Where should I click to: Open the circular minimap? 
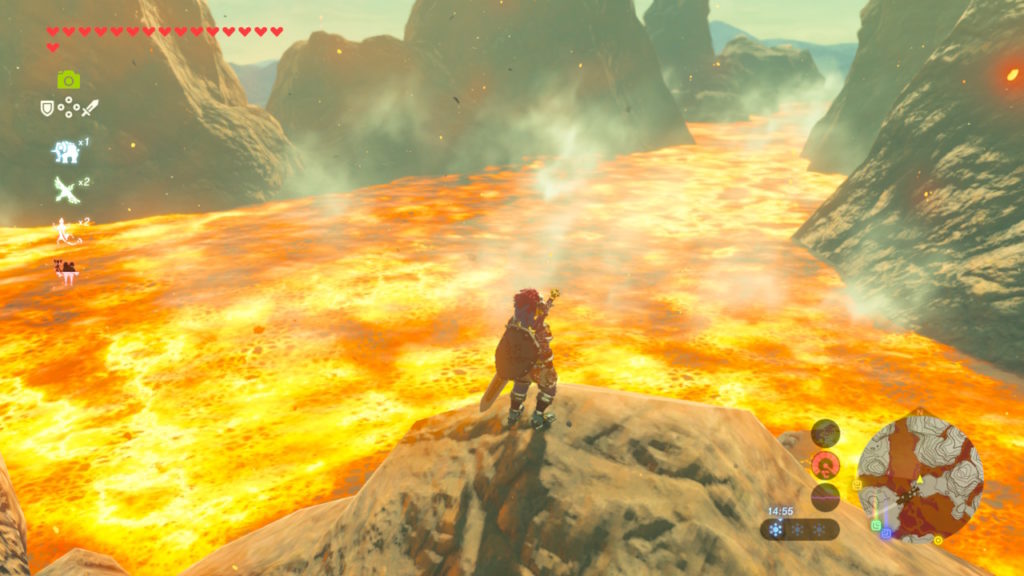pyautogui.click(x=920, y=476)
